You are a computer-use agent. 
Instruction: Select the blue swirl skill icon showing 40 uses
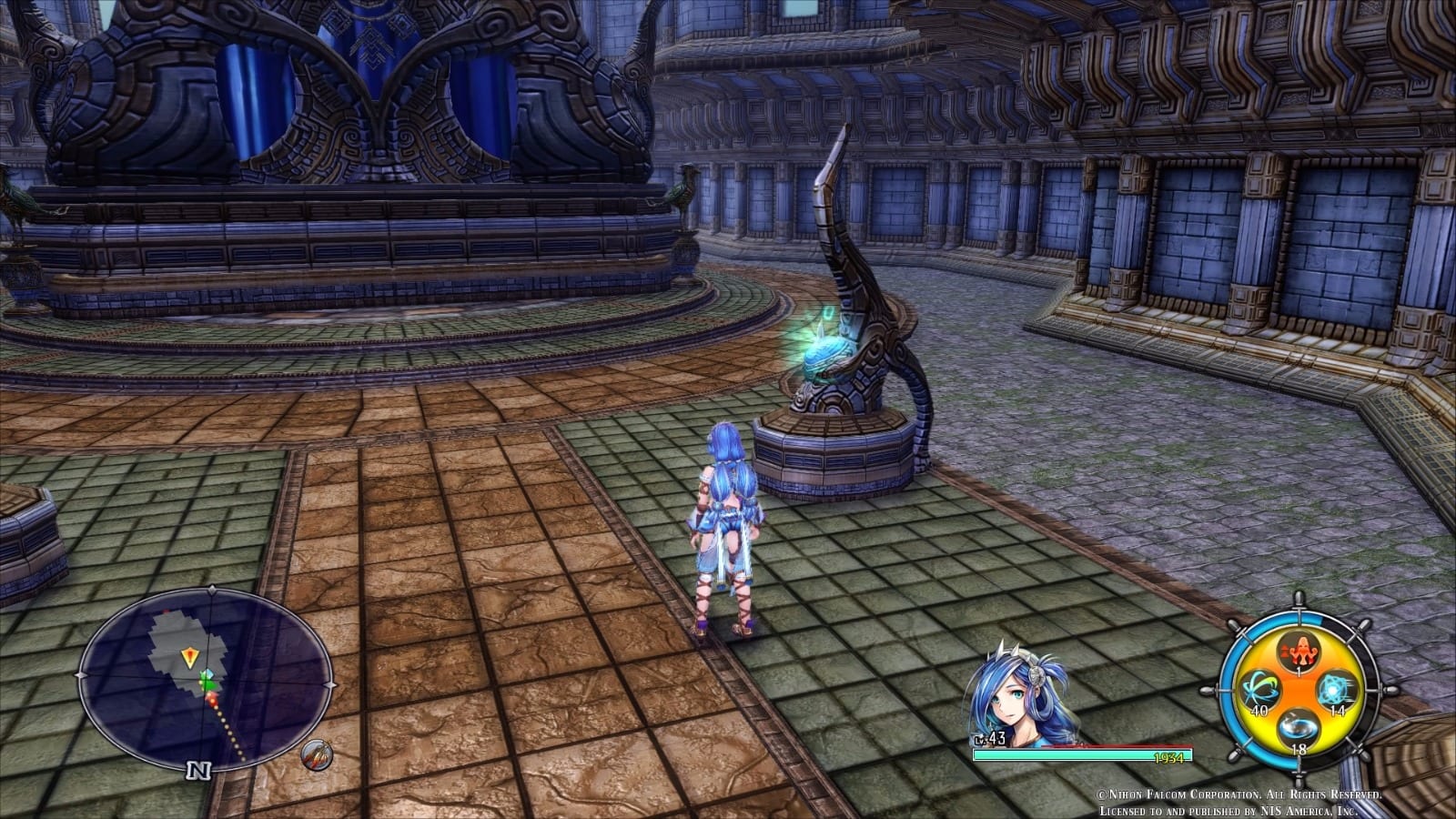coord(1260,689)
